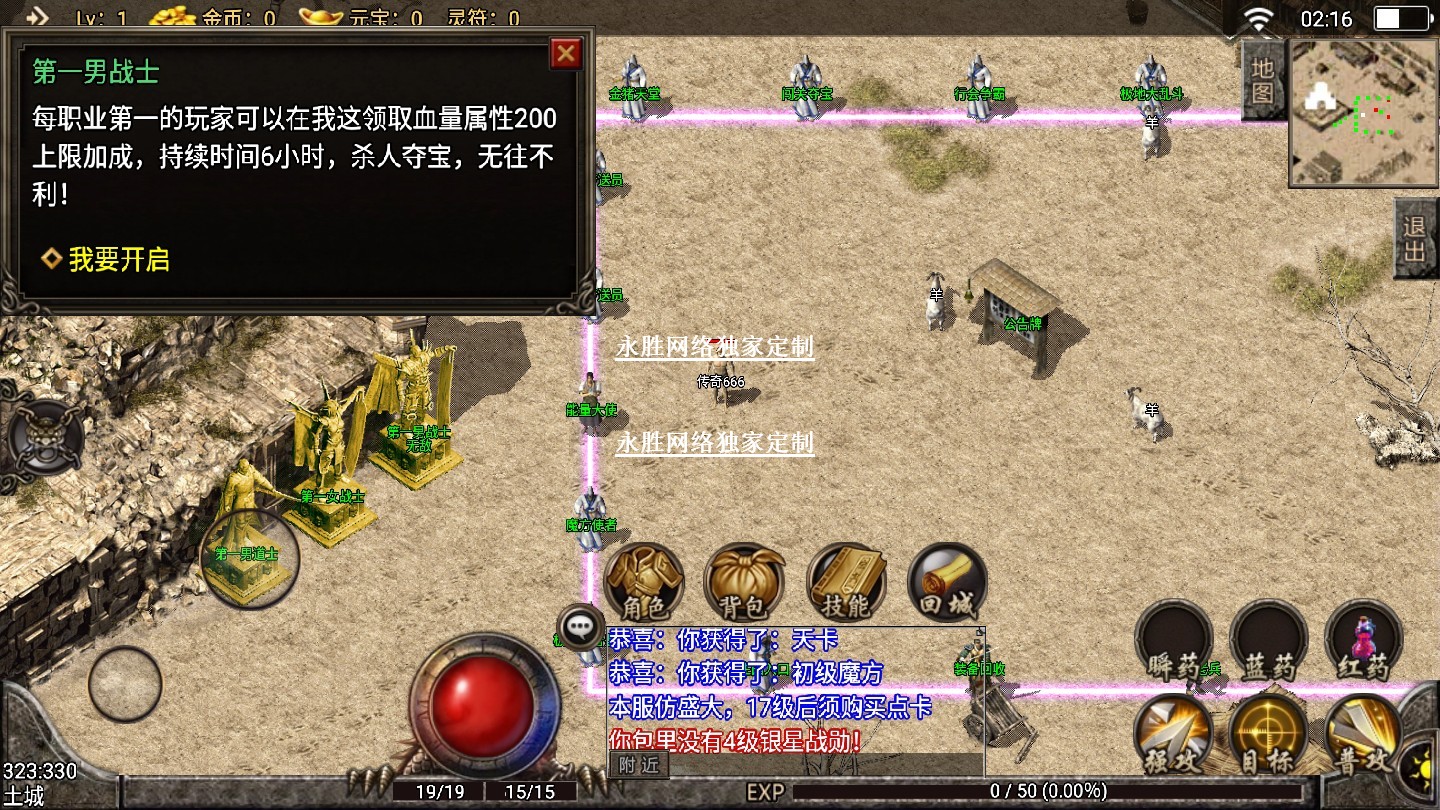The height and width of the screenshot is (810, 1440).
Task: Switch to the 附近 chat tab
Action: point(638,765)
